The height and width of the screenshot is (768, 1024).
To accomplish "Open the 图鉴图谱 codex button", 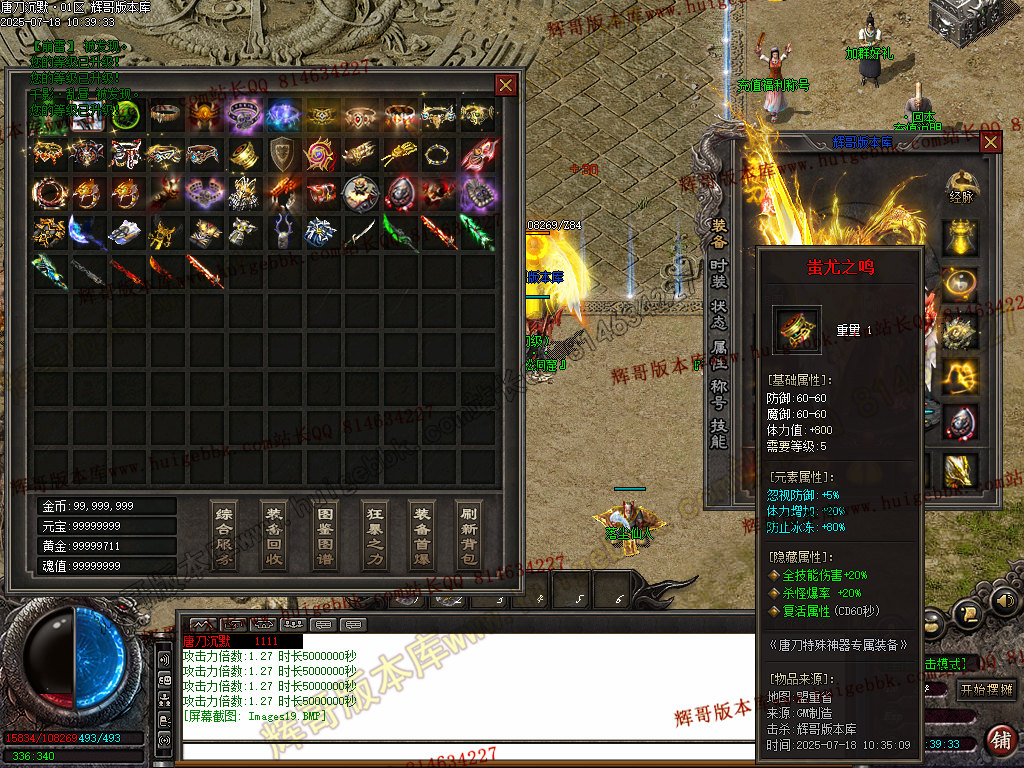I will tap(324, 535).
